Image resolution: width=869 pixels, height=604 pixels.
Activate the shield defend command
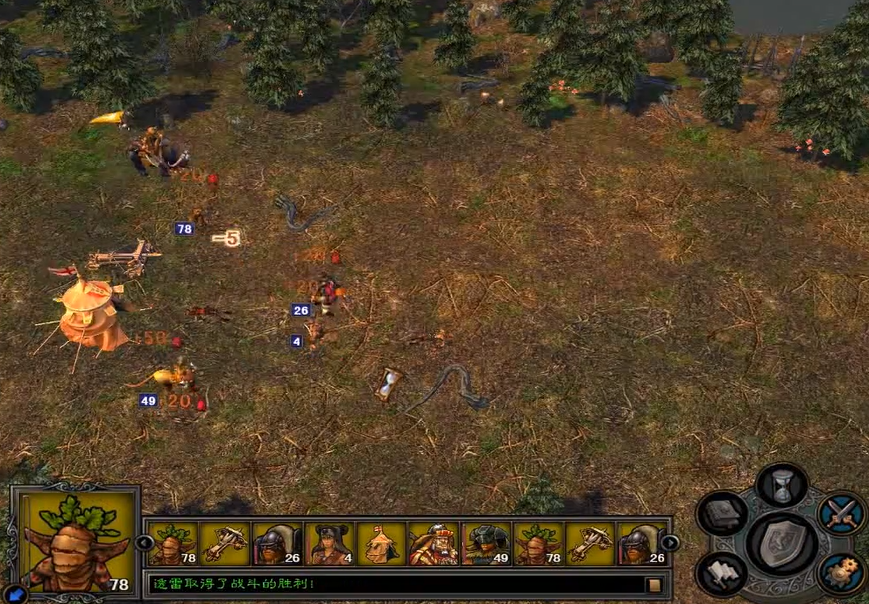[783, 543]
